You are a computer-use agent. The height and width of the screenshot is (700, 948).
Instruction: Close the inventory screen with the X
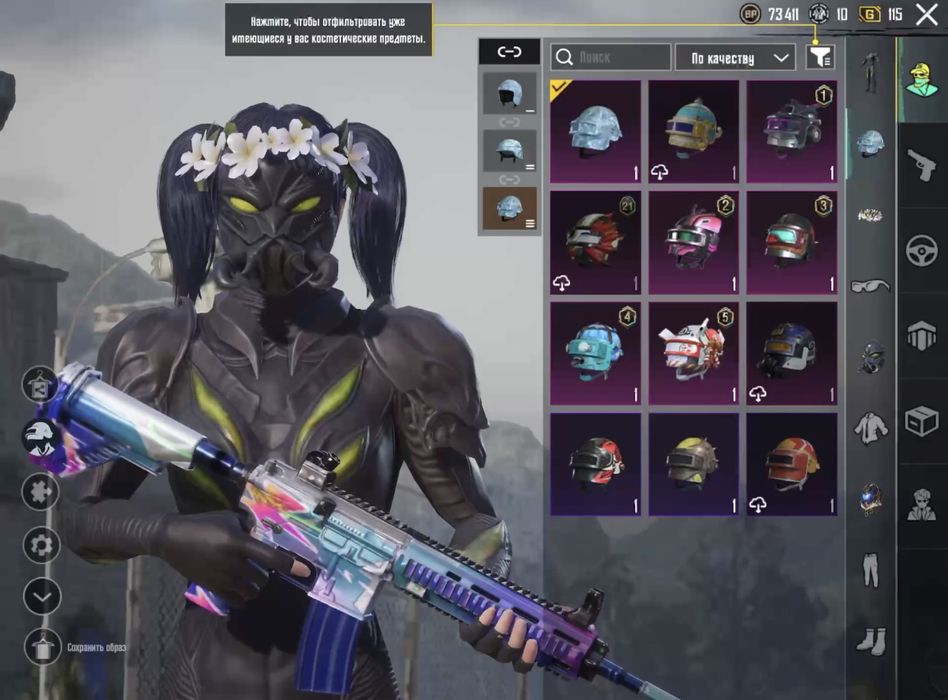pos(926,14)
